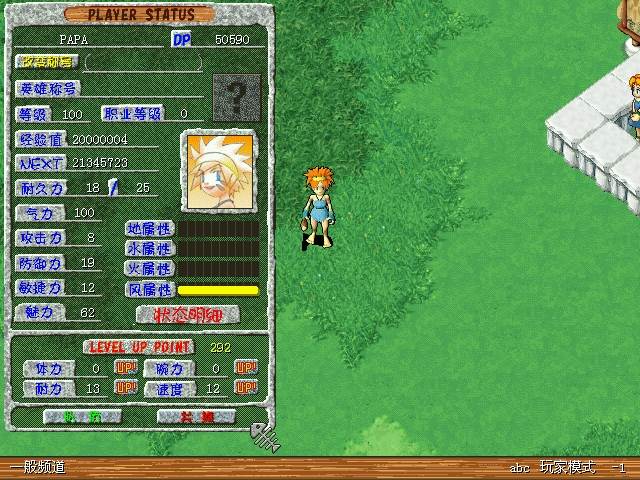Viewport: 640px width, 480px height.
Task: Raise 体力 with its UP! button
Action: [x=126, y=368]
